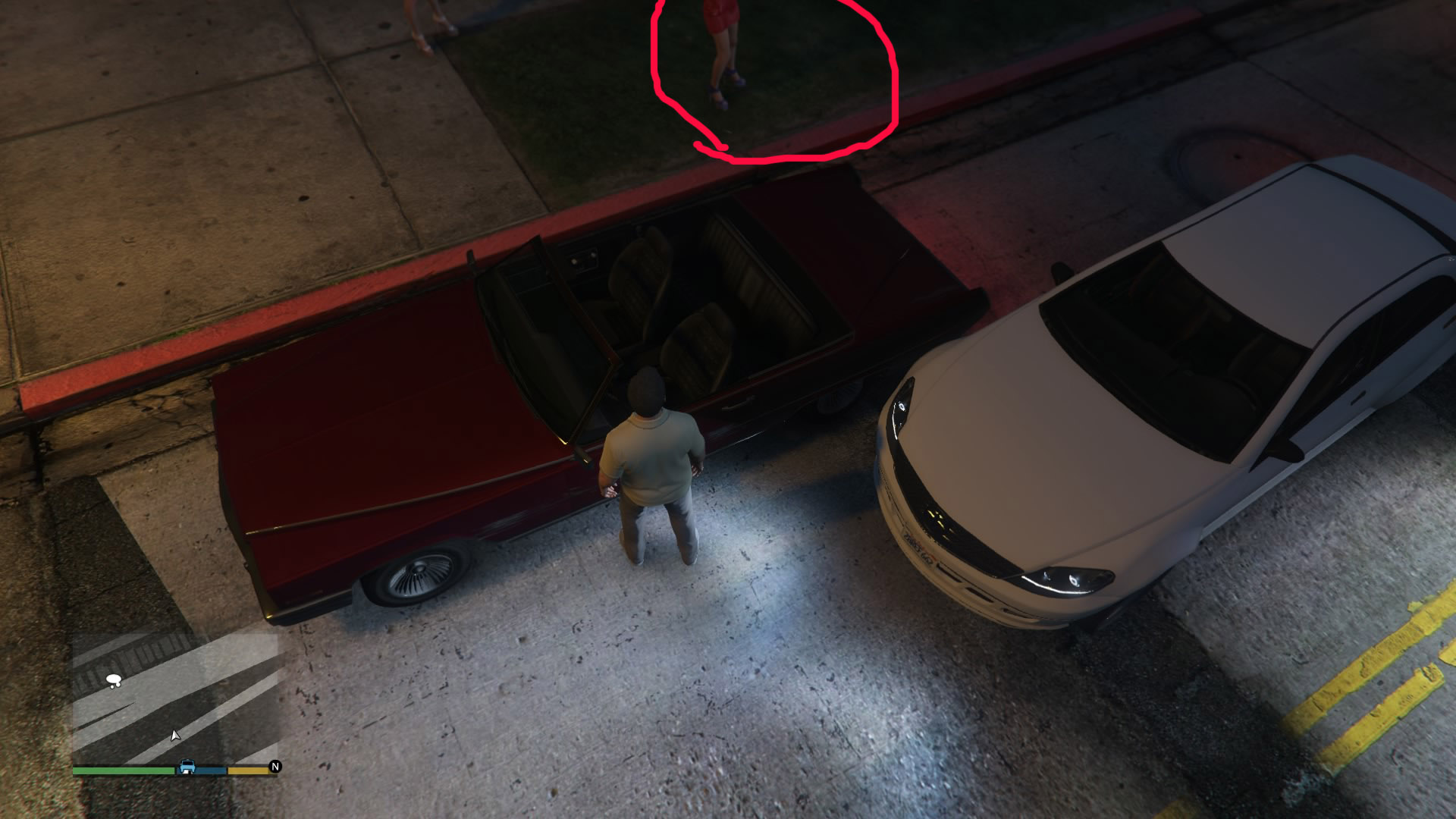Click the mouse cursor arrow on the minimap
This screenshot has width=1456, height=819.
[x=174, y=734]
